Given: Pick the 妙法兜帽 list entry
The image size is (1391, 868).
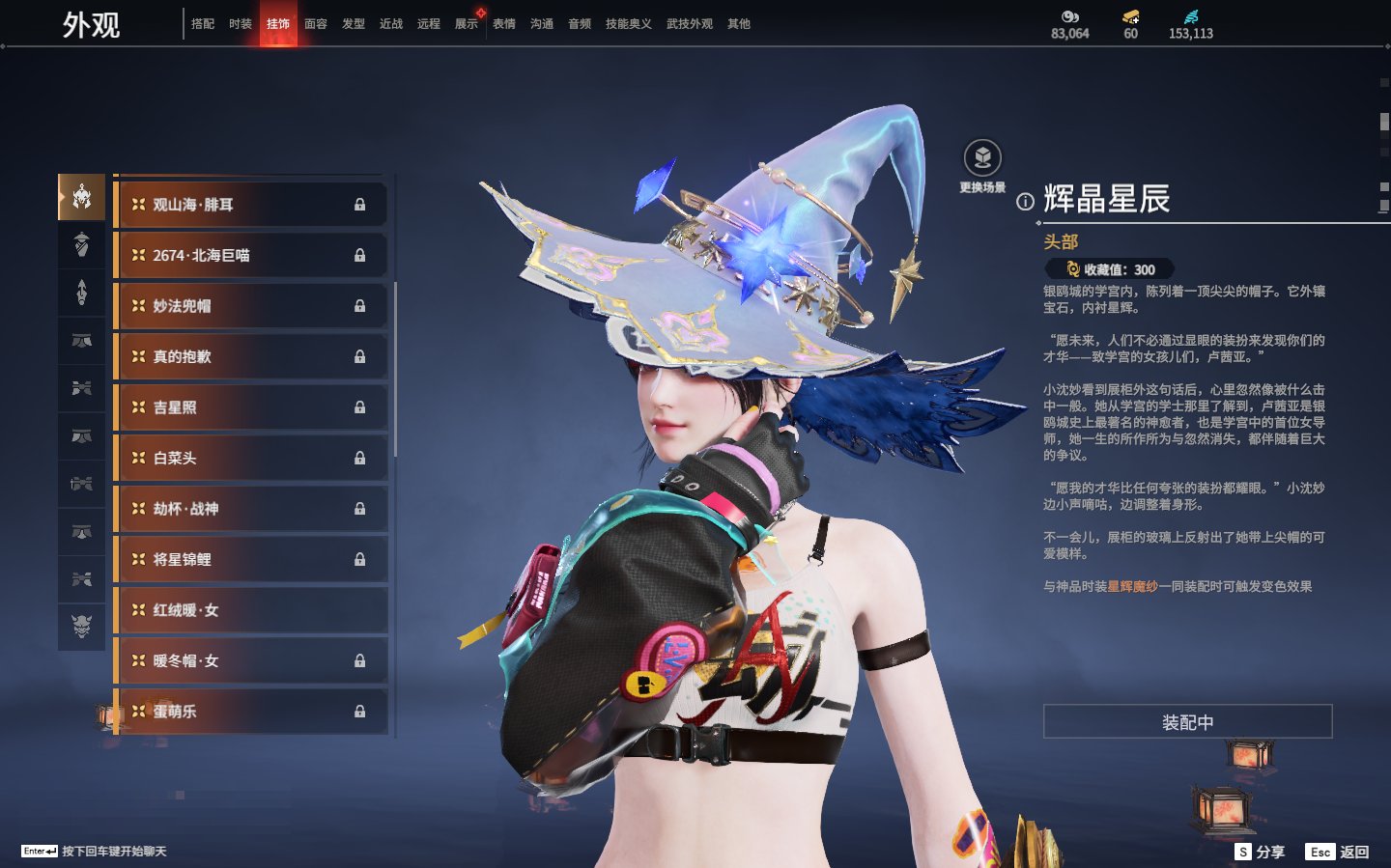Looking at the screenshot, I should 251,306.
